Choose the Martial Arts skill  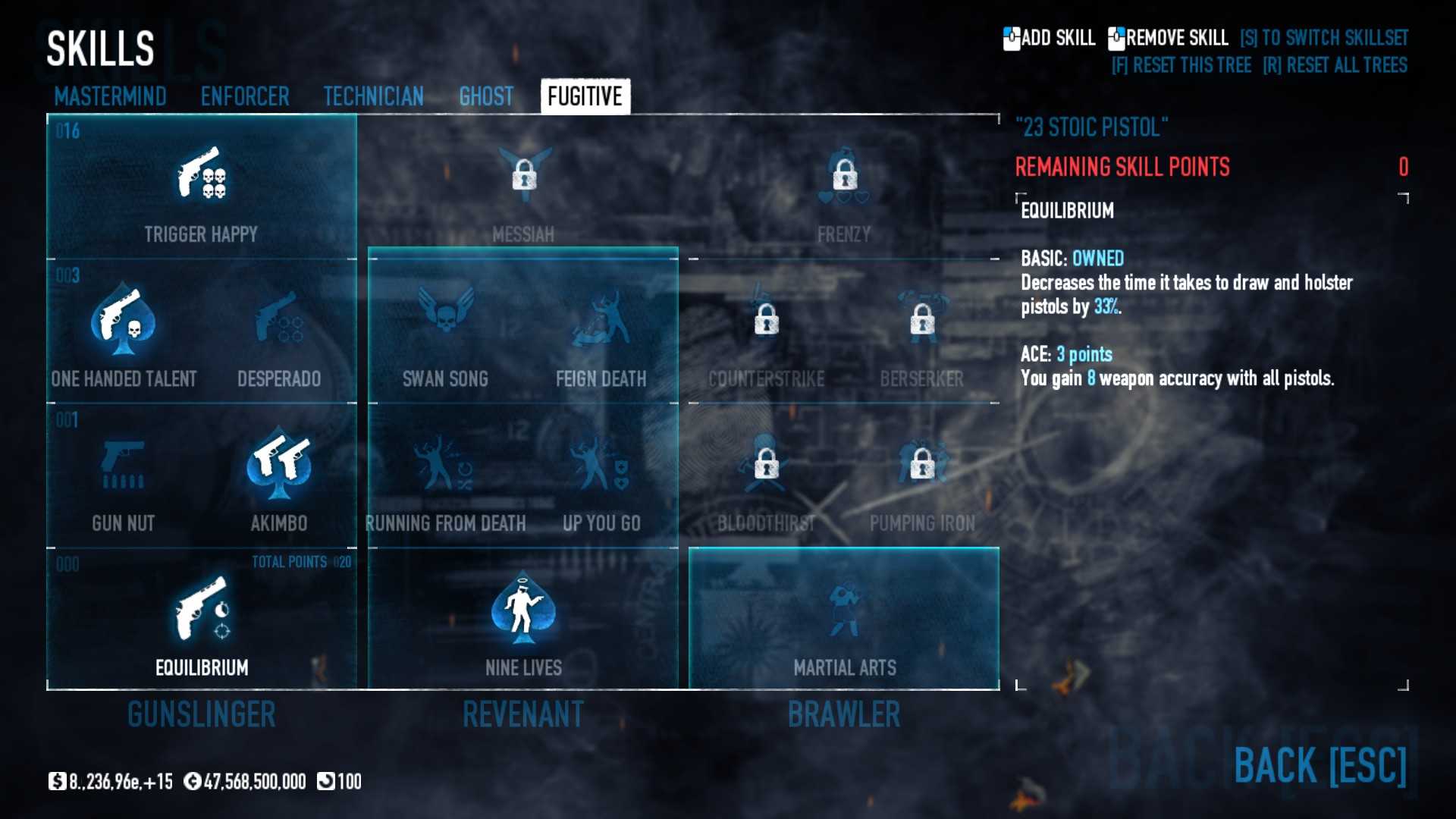[844, 608]
